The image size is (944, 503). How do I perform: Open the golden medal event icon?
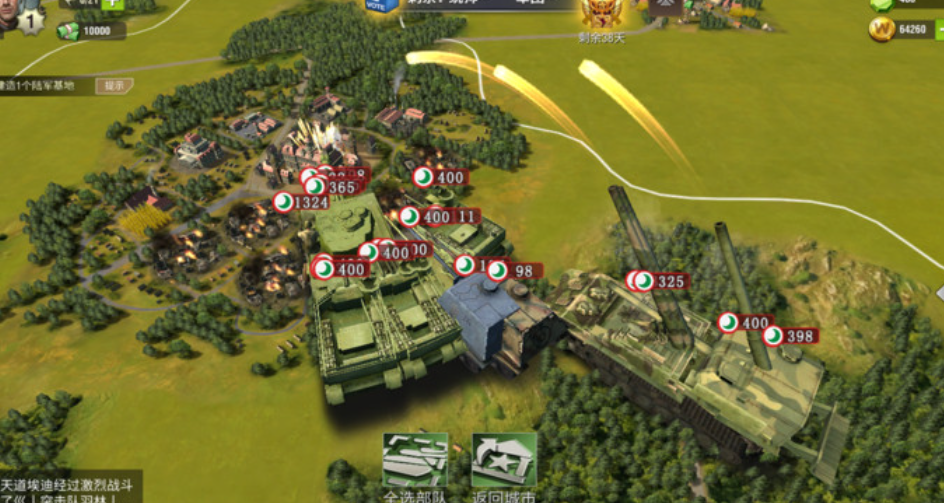click(x=603, y=11)
